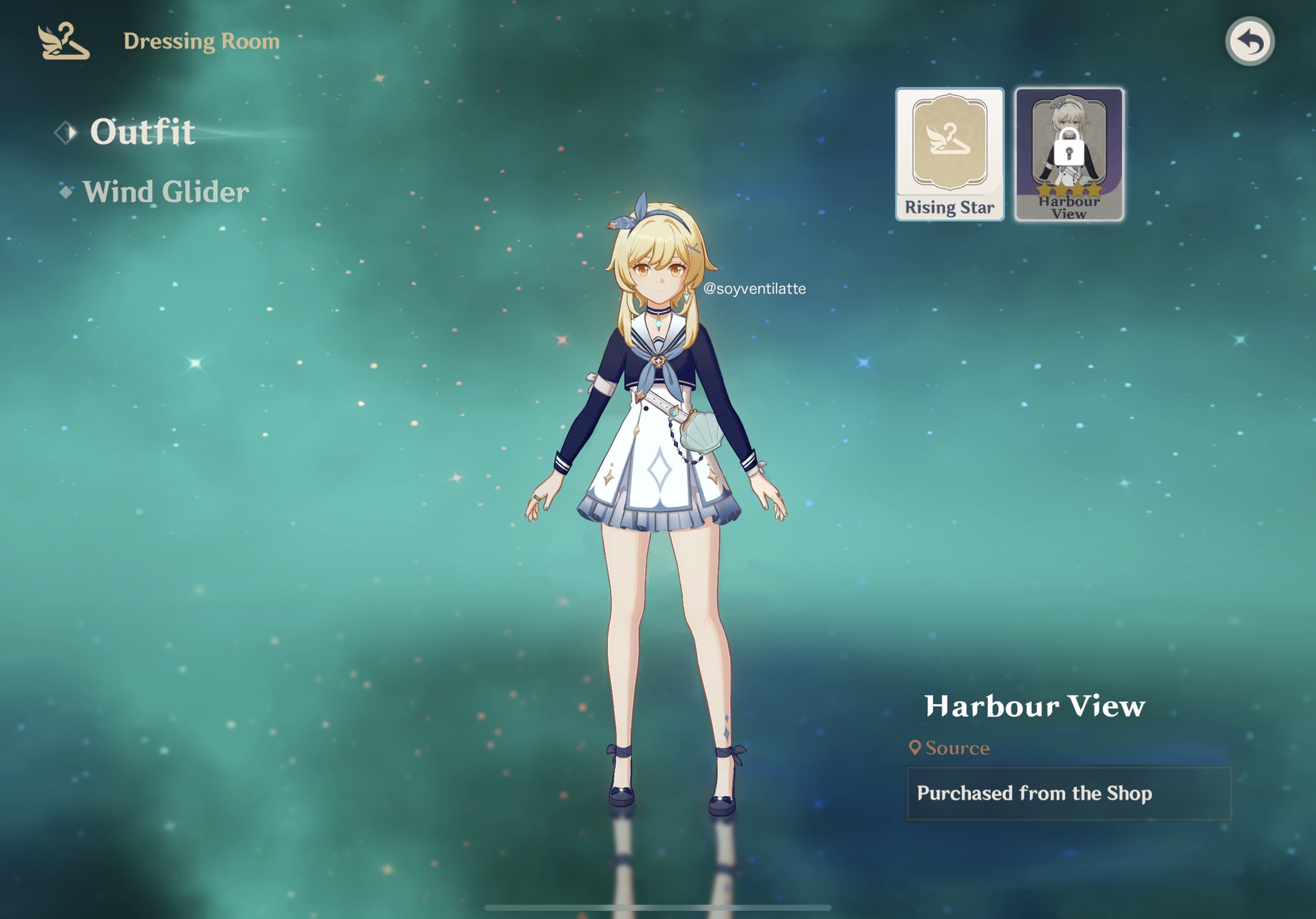Open the Wind Glider tab
Screen dimensions: 1316x919
click(165, 192)
